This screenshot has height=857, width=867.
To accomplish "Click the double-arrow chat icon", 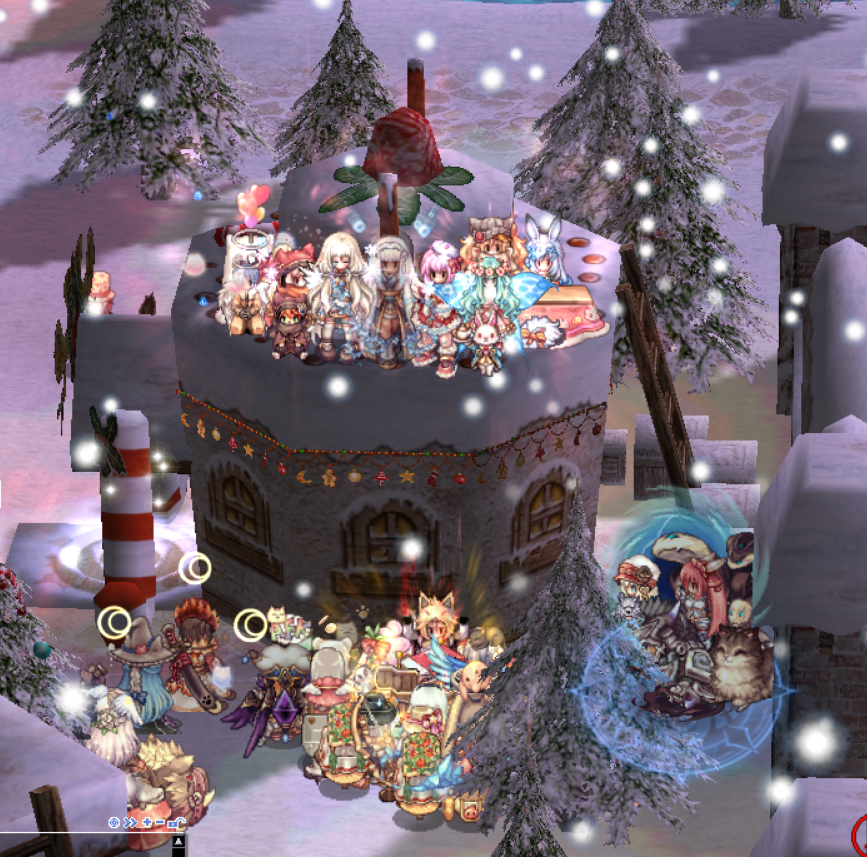I will point(131,822).
